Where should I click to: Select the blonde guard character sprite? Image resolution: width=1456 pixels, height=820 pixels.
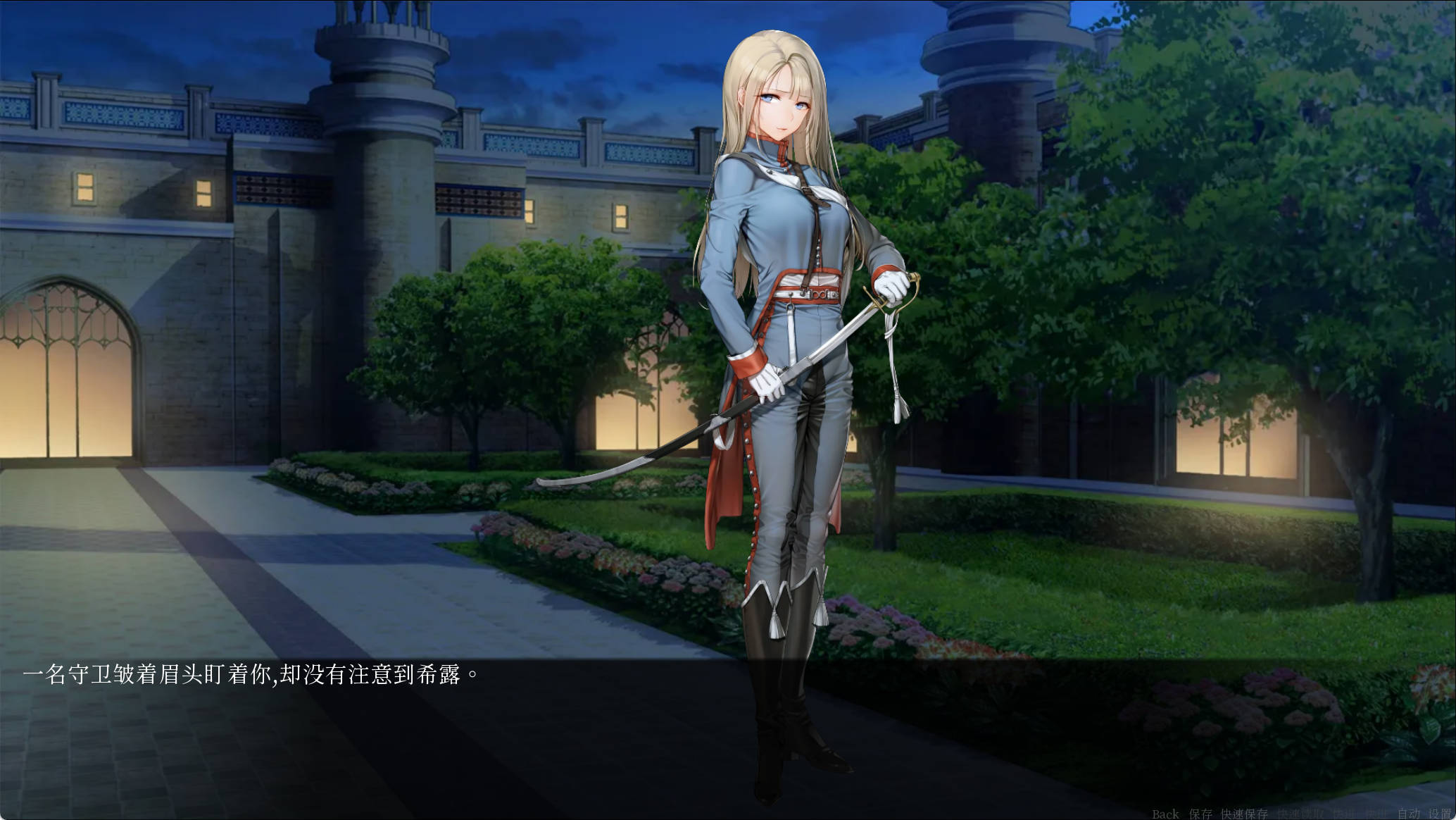tap(782, 282)
